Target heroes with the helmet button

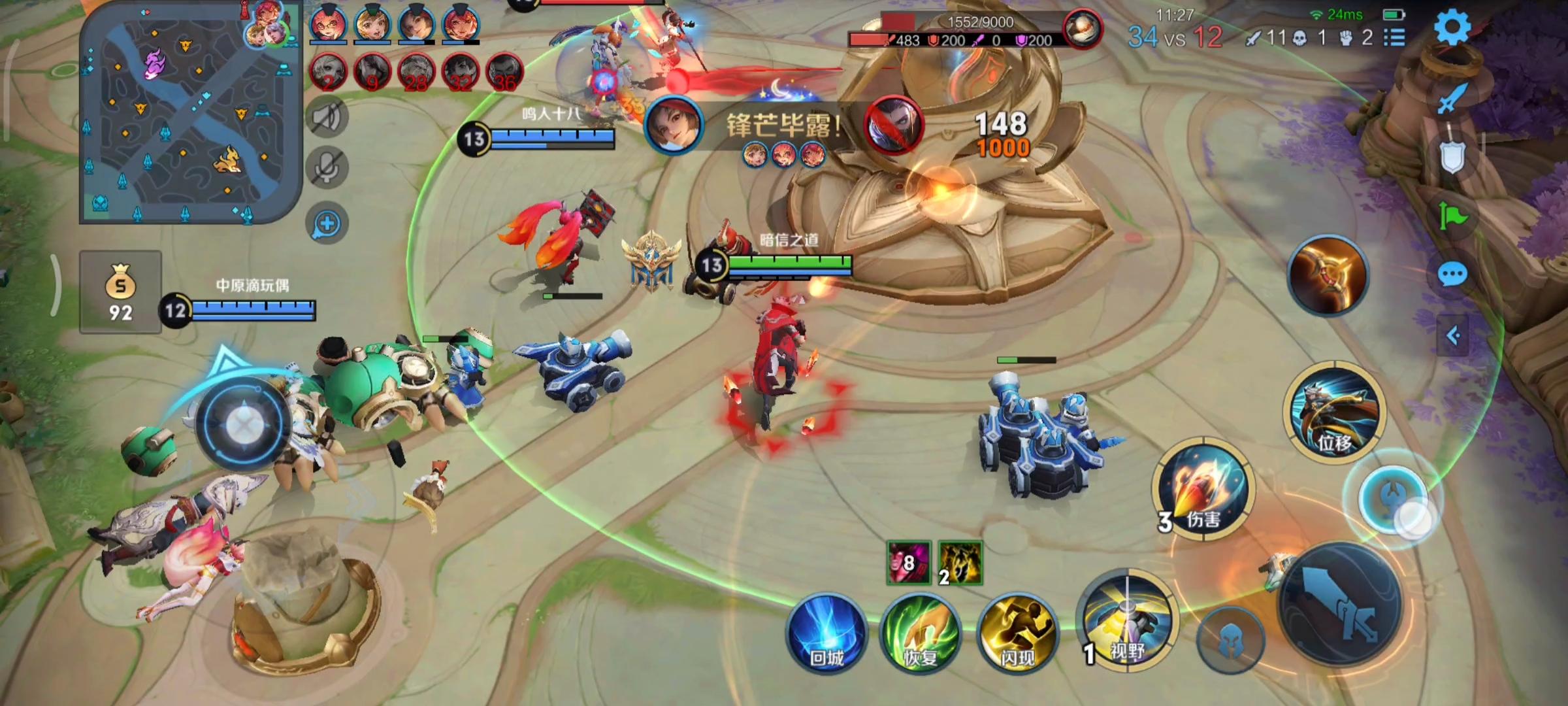click(1230, 639)
